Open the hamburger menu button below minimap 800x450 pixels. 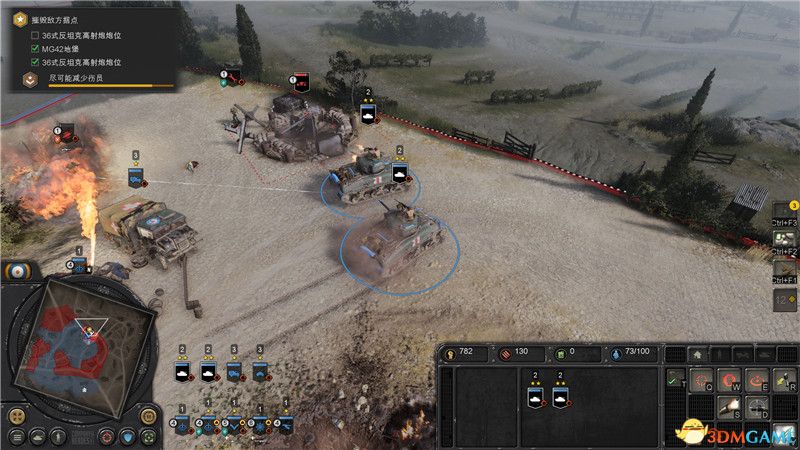17,437
